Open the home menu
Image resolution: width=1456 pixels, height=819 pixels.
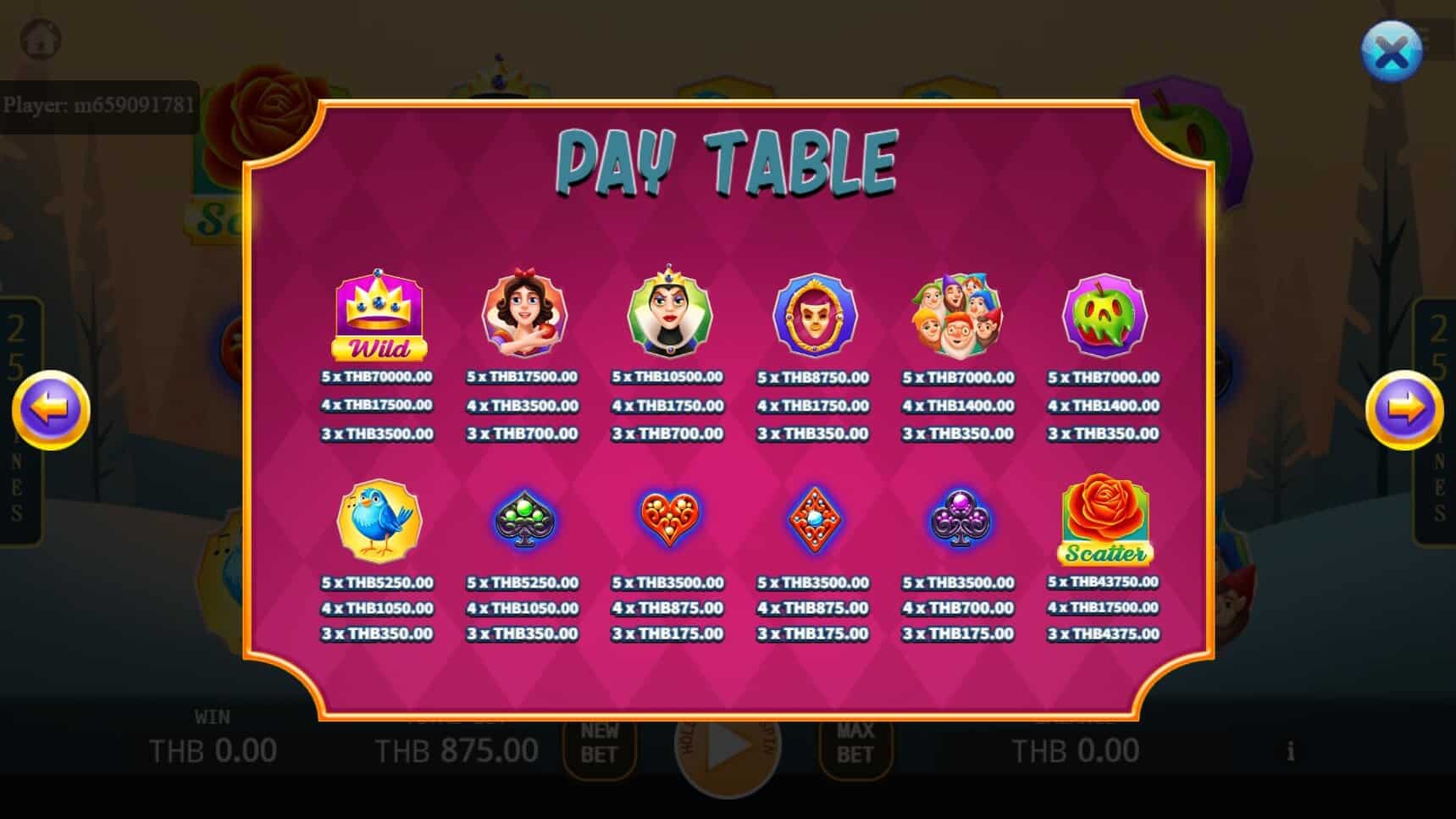click(x=39, y=39)
